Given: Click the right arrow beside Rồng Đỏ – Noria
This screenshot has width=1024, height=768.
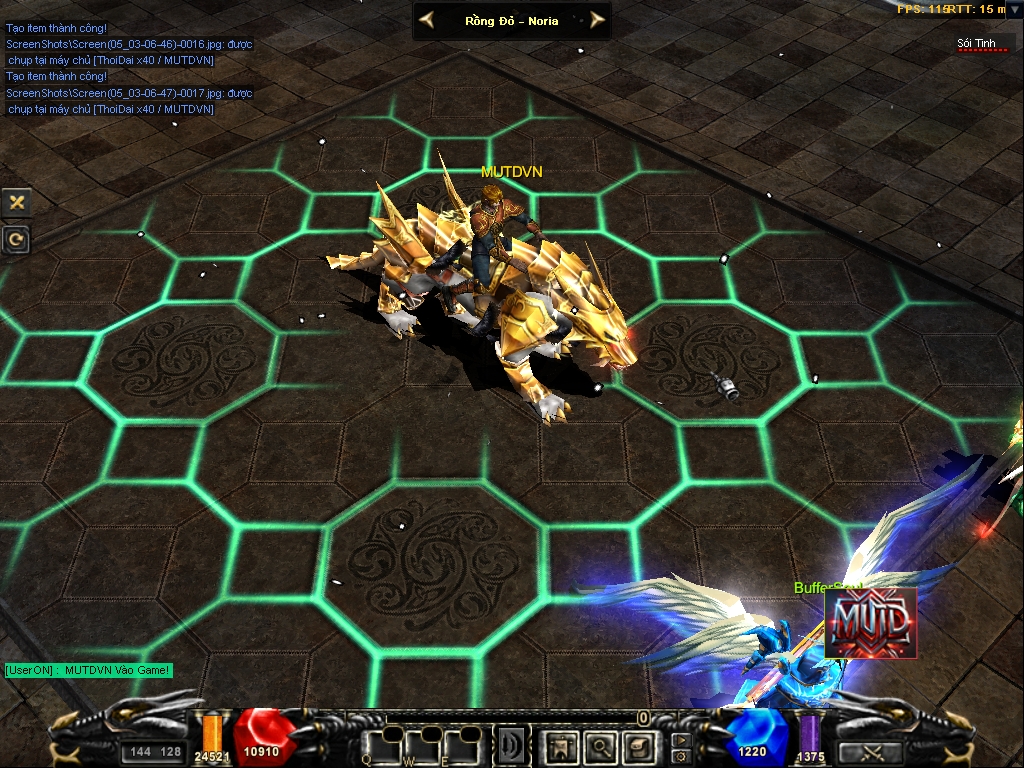Looking at the screenshot, I should pyautogui.click(x=597, y=20).
